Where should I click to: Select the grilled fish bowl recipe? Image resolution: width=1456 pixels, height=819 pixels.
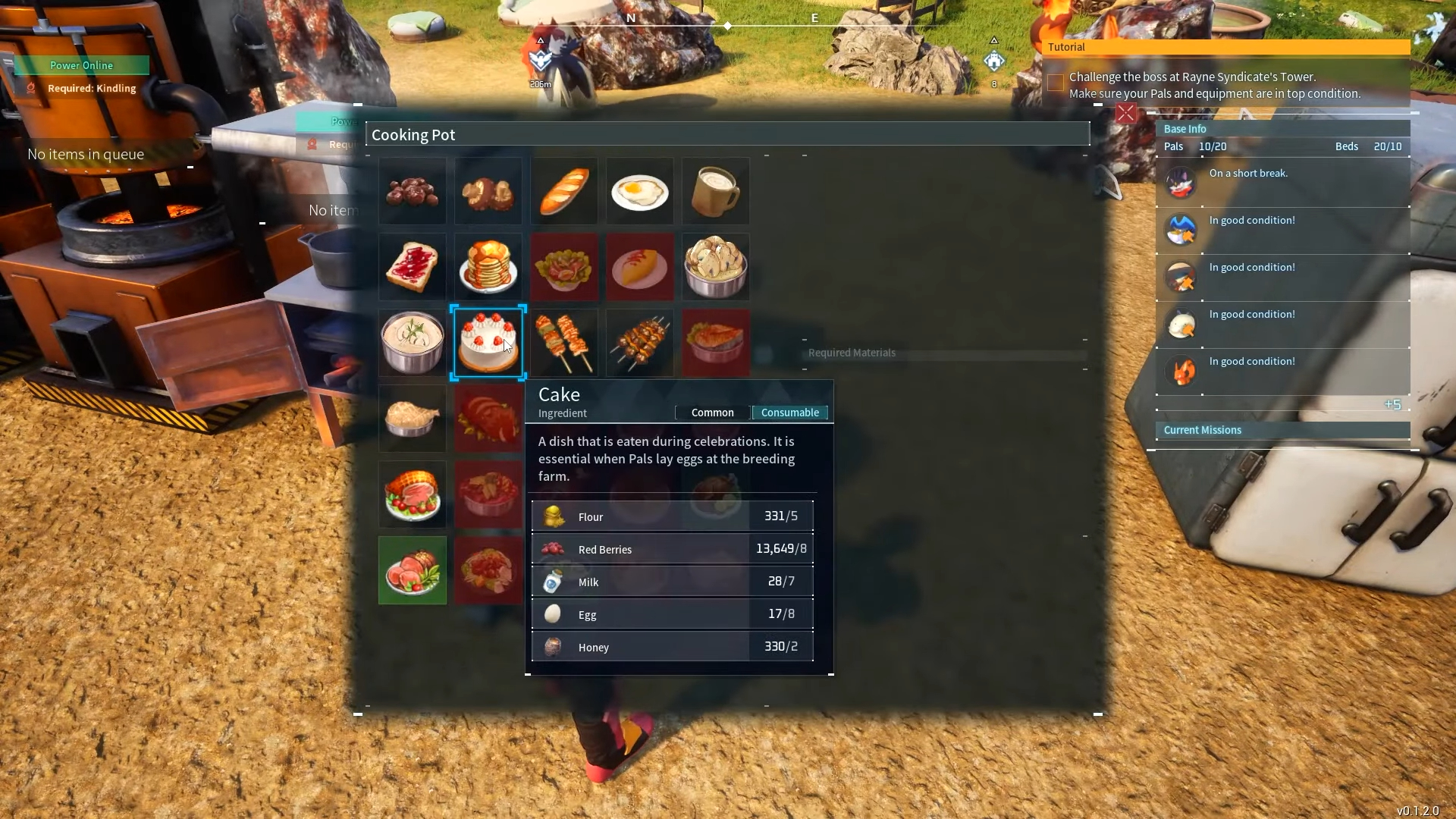pos(715,343)
